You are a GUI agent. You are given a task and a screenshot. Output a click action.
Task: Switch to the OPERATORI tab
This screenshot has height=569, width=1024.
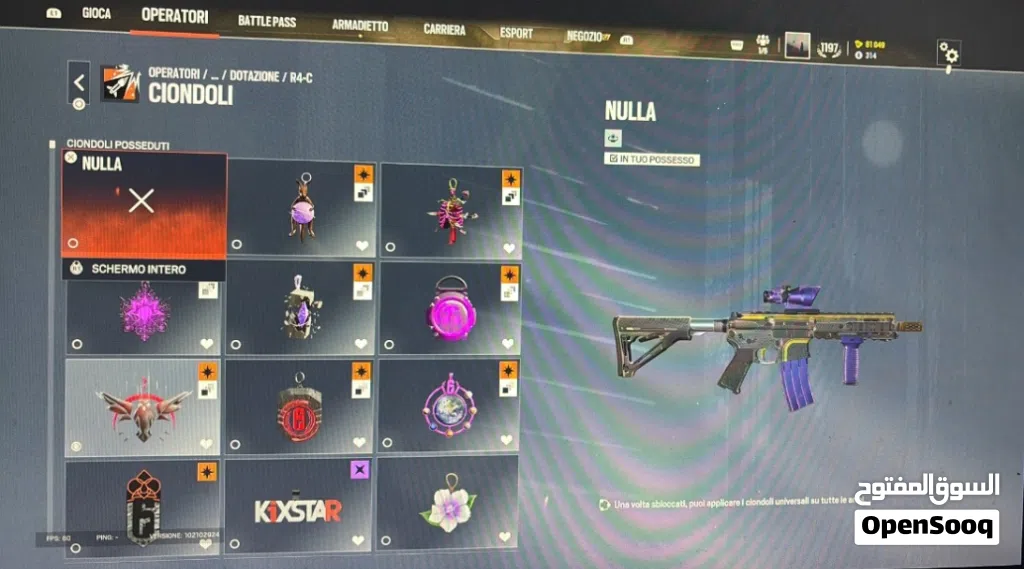175,16
